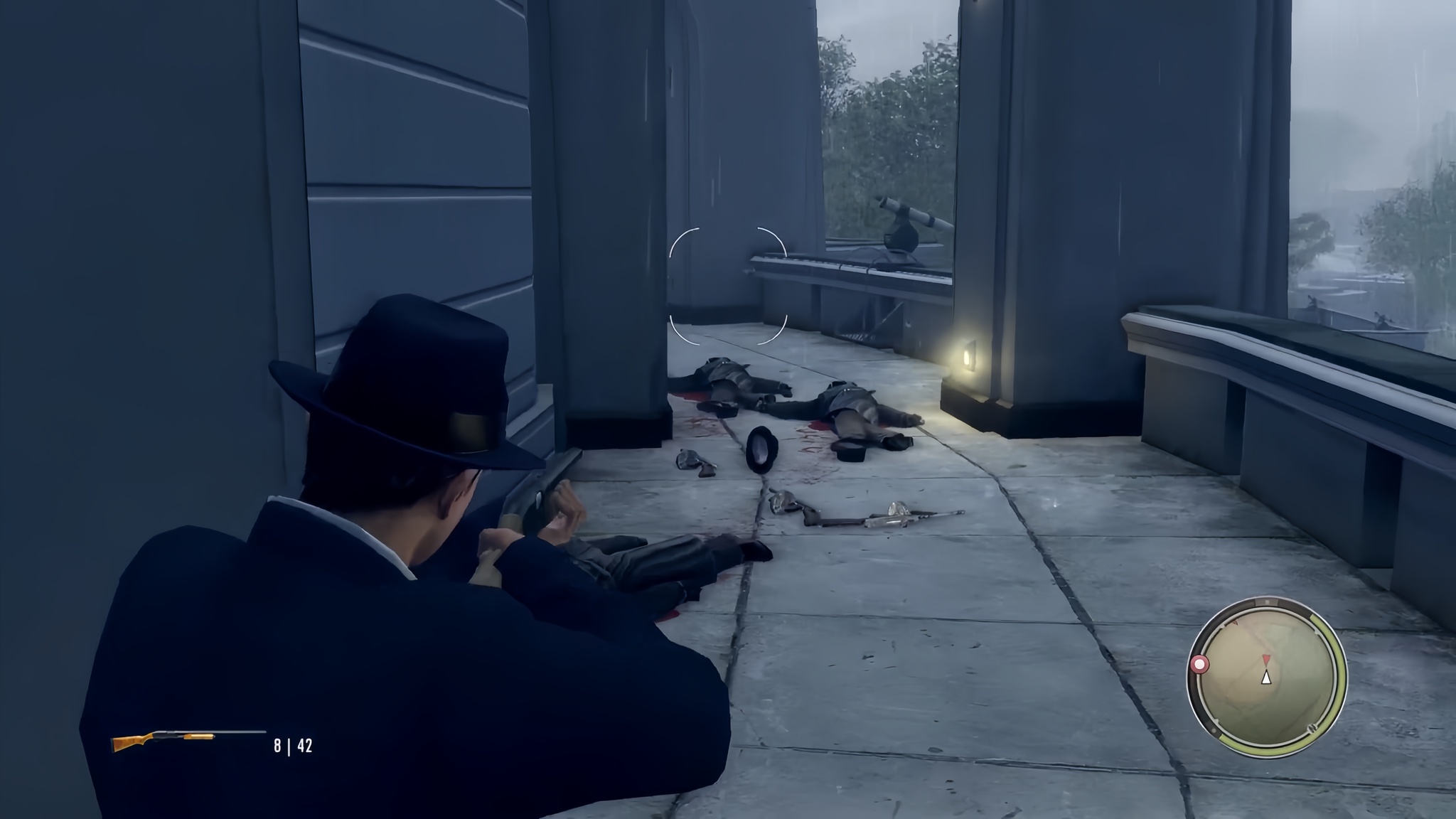Open the circular minimap

[x=1266, y=676]
